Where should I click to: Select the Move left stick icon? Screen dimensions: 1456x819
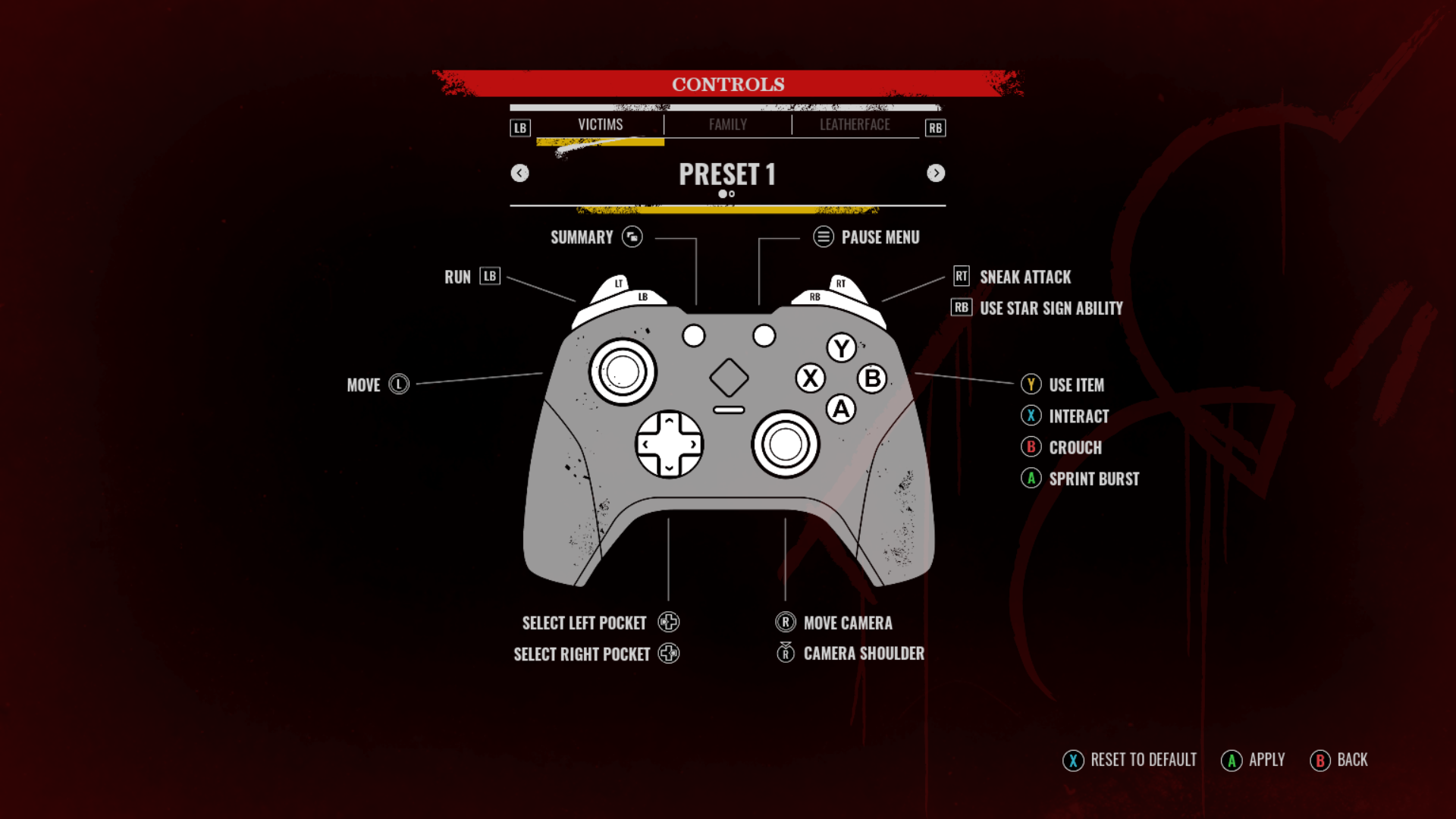(400, 384)
